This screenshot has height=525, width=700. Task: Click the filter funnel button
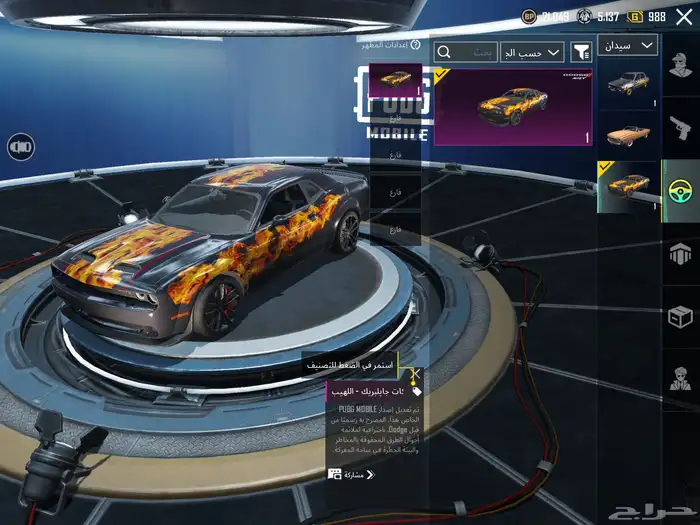pos(580,51)
